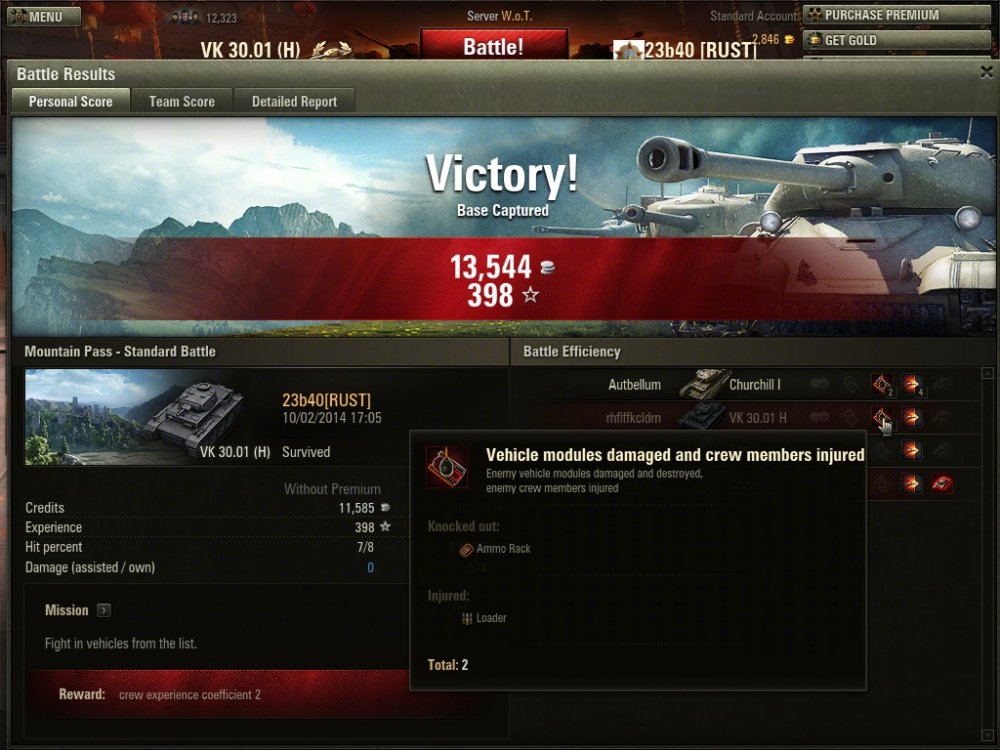Image resolution: width=1000 pixels, height=750 pixels.
Task: Click Churchill I row's damage-dealt arrow icon
Action: 911,385
